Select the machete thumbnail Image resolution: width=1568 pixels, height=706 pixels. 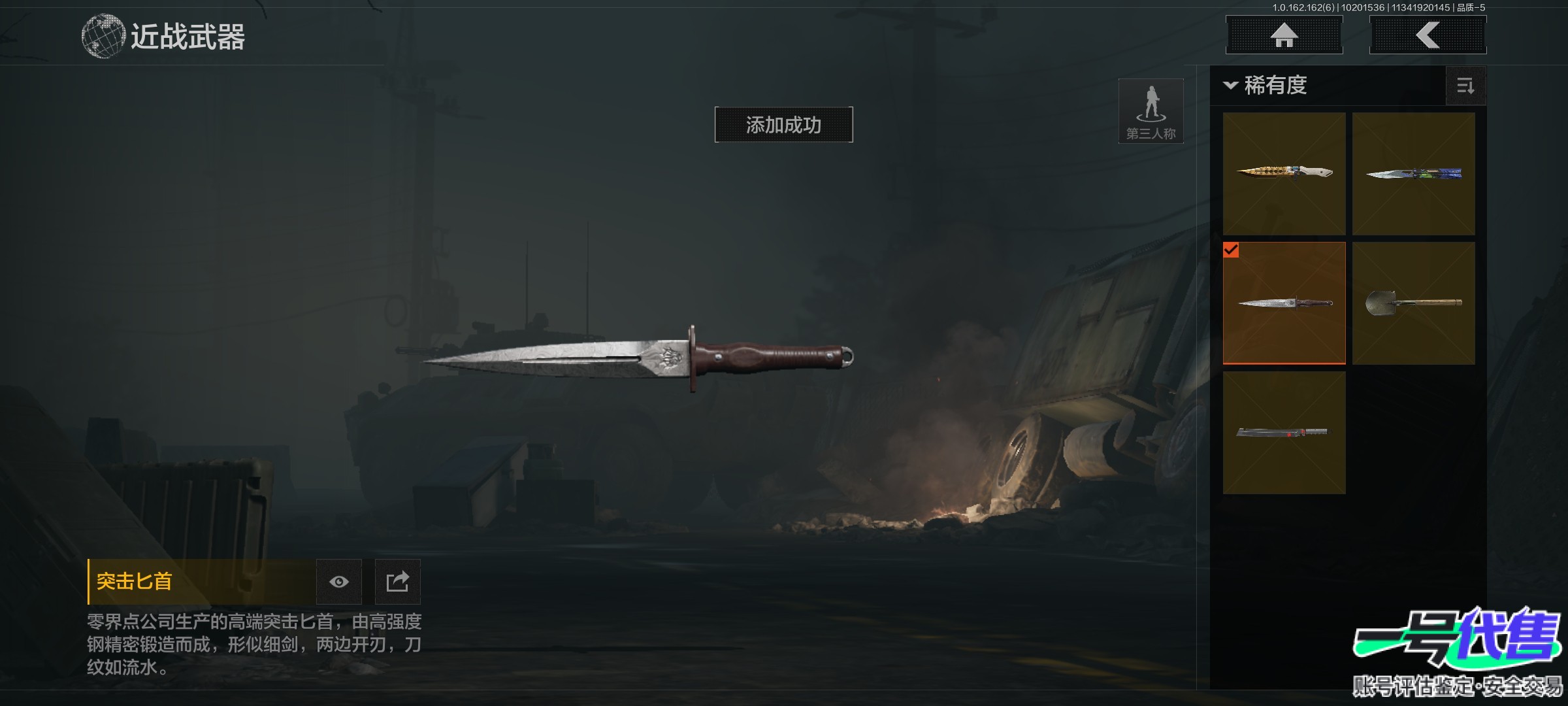coord(1284,432)
